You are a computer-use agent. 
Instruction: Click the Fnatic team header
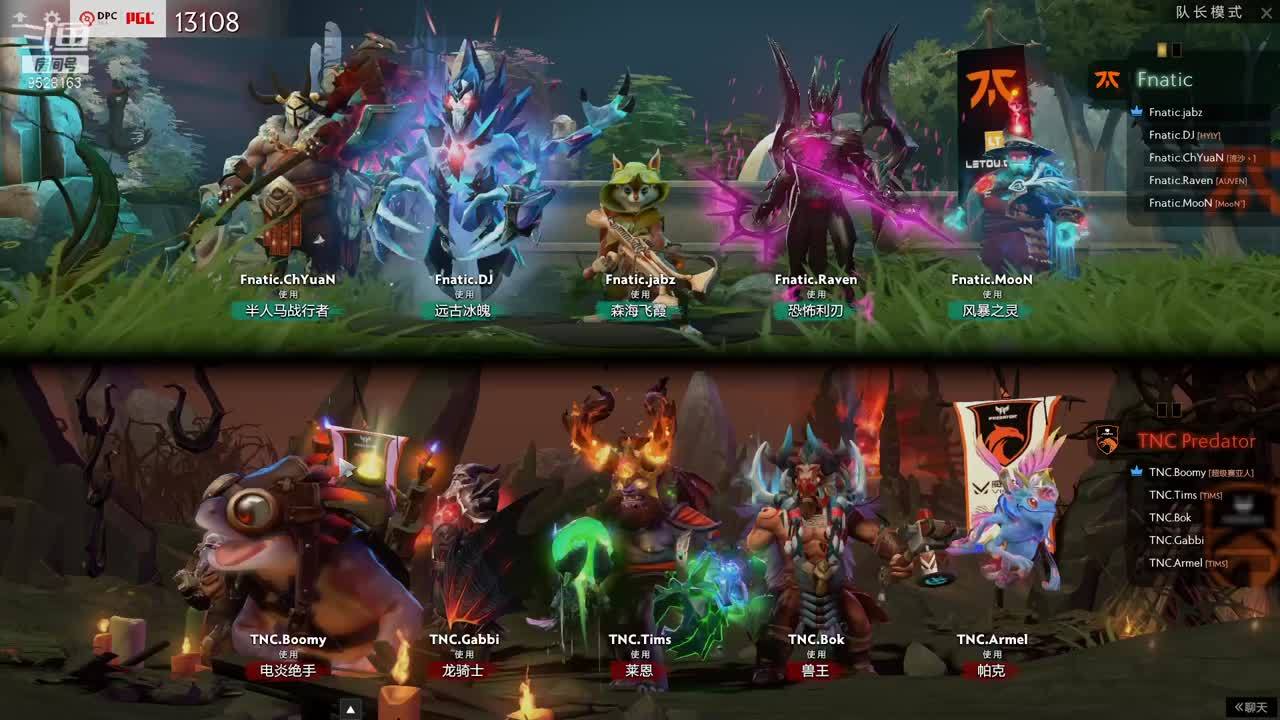pyautogui.click(x=1164, y=80)
